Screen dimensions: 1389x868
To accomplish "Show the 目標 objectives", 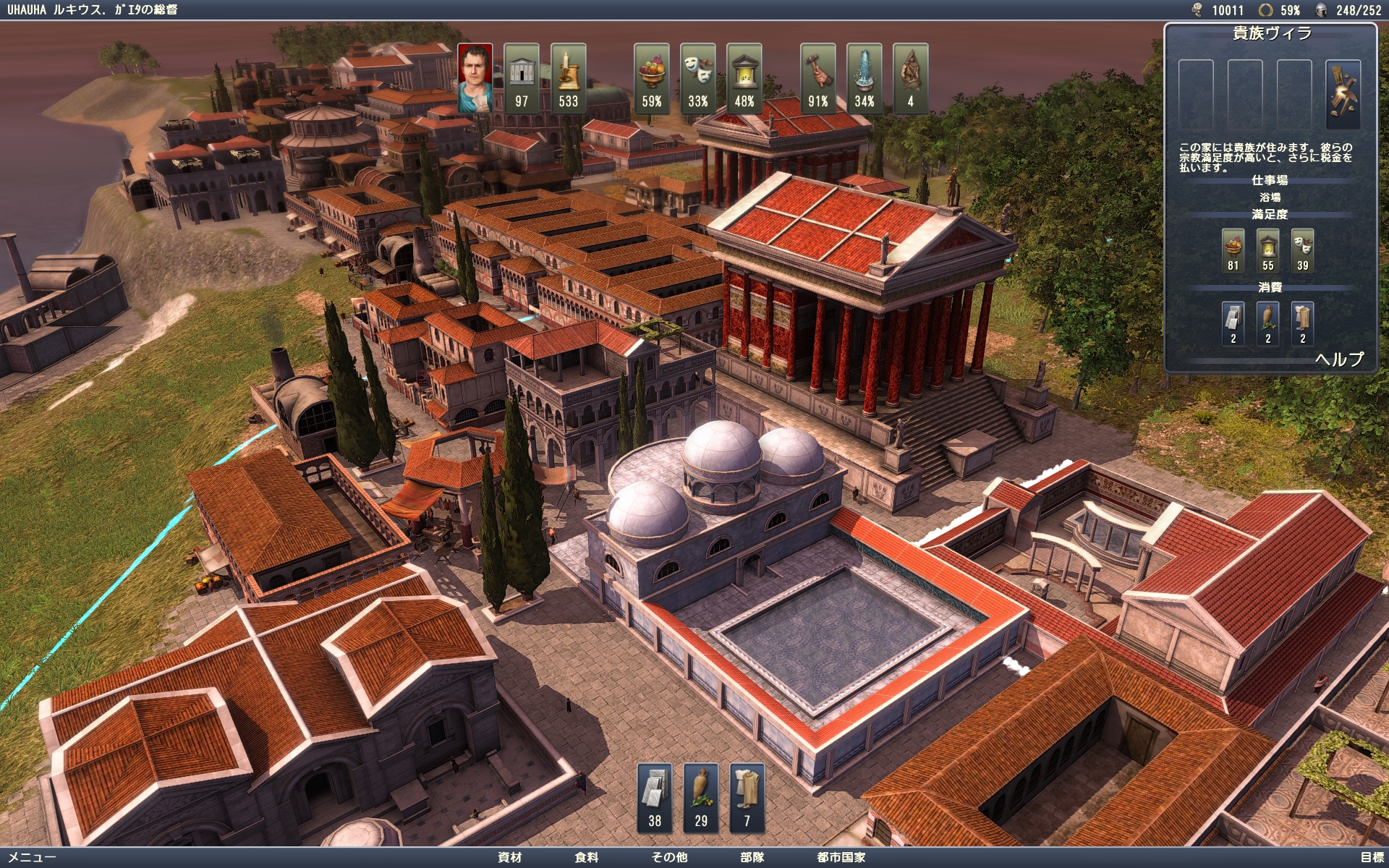I will click(1371, 857).
